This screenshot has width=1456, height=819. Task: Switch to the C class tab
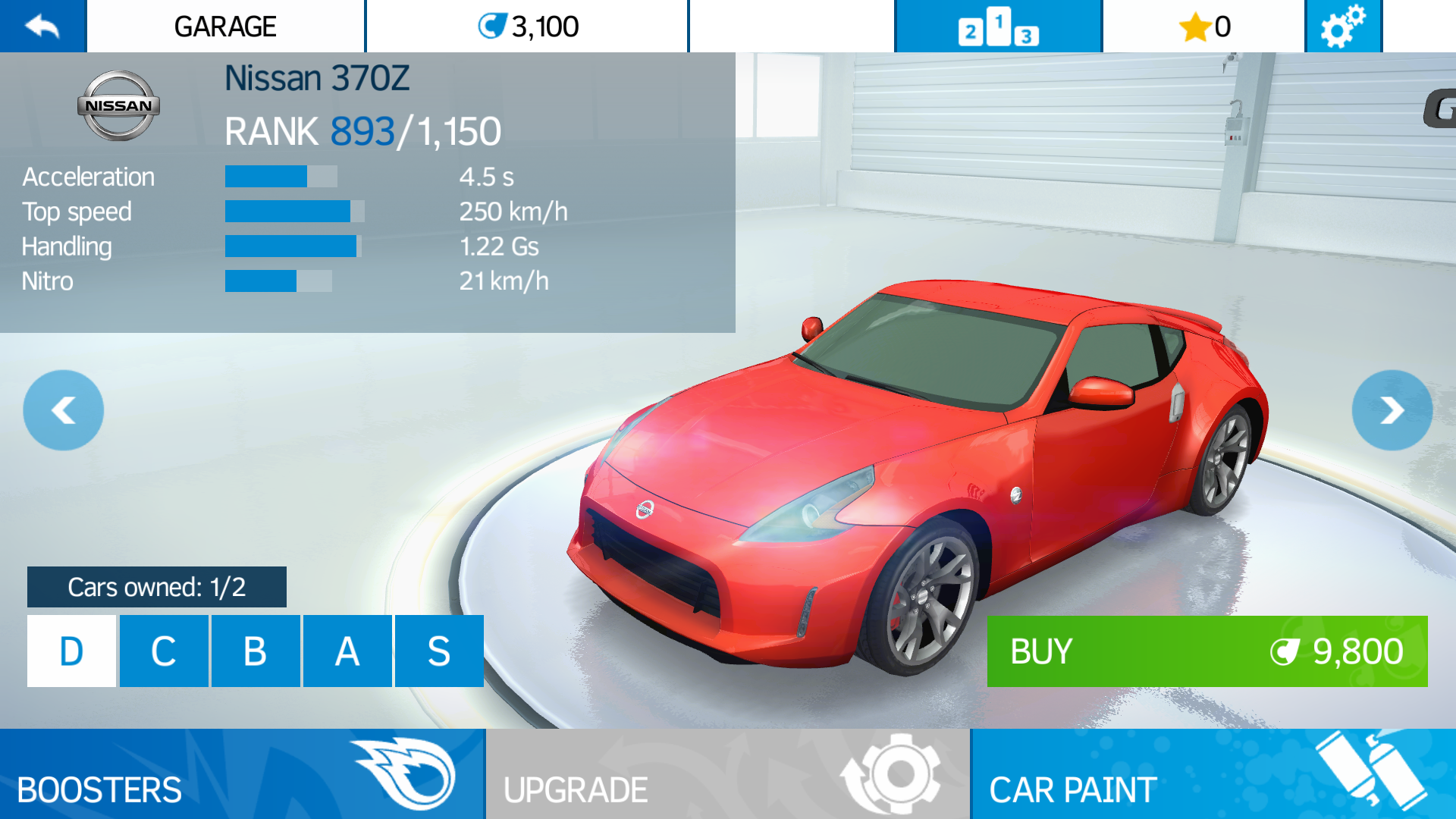tap(164, 651)
